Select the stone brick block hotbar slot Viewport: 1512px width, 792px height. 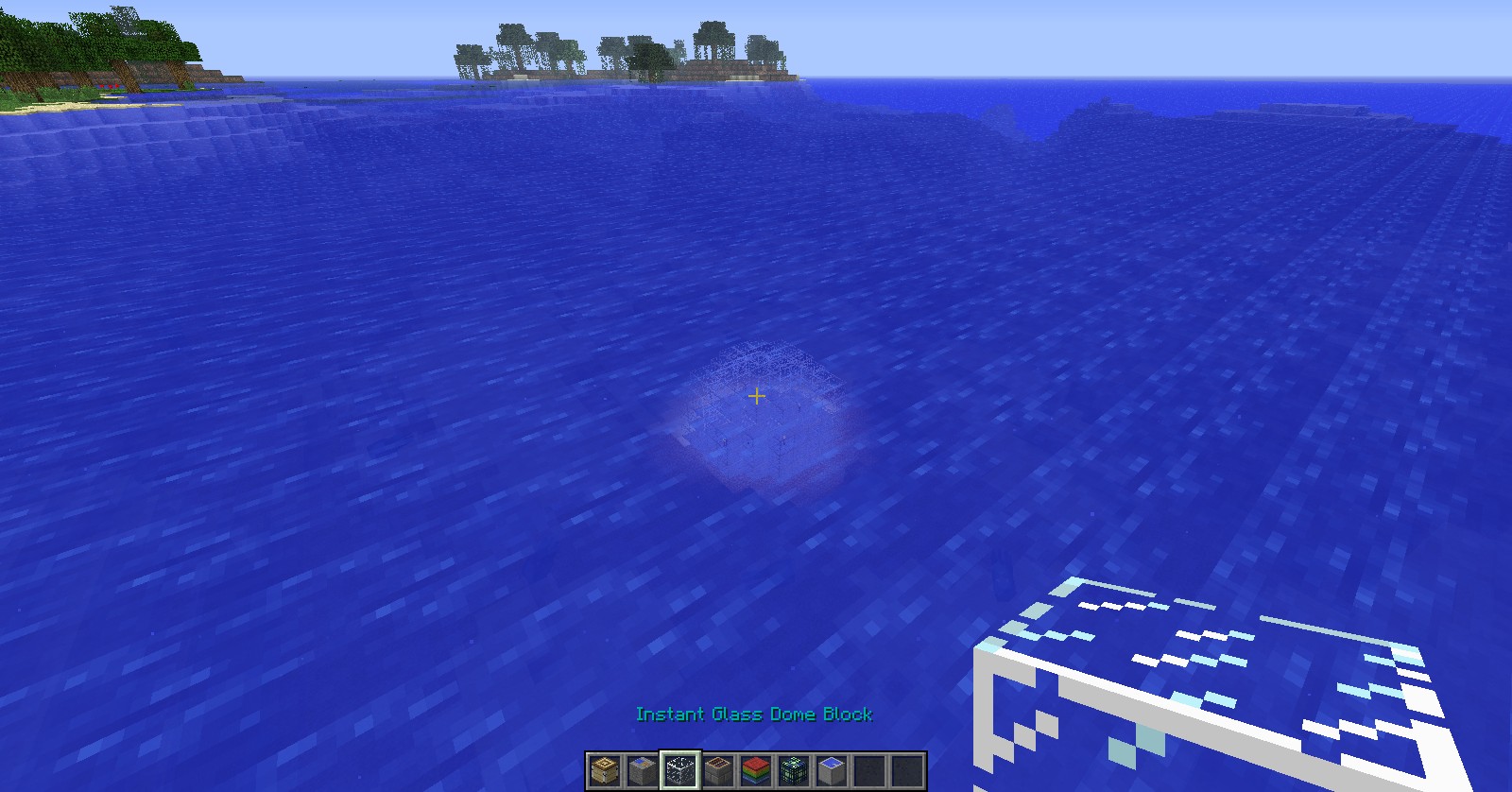tap(718, 770)
